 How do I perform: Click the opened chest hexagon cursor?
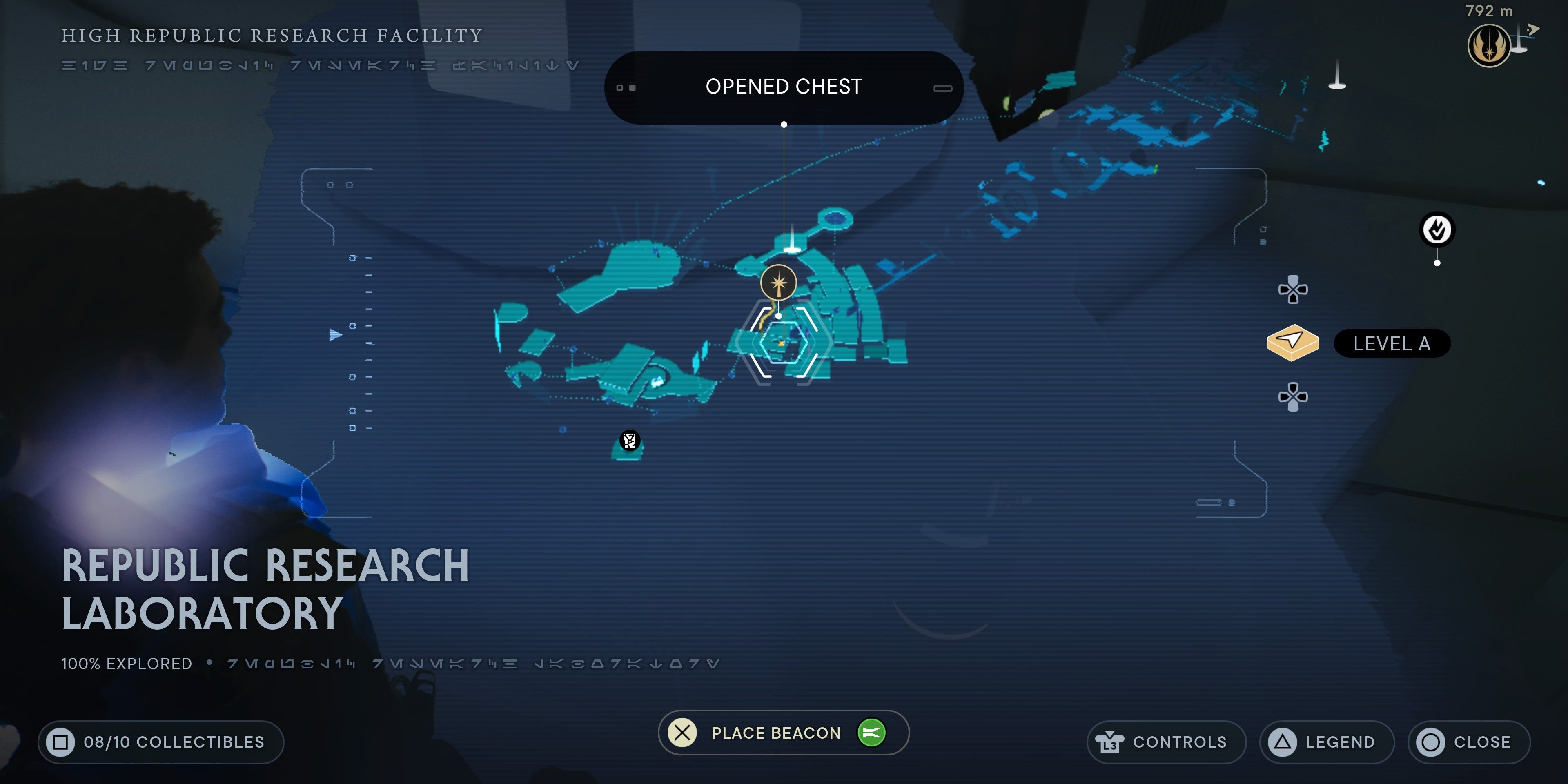pyautogui.click(x=783, y=343)
